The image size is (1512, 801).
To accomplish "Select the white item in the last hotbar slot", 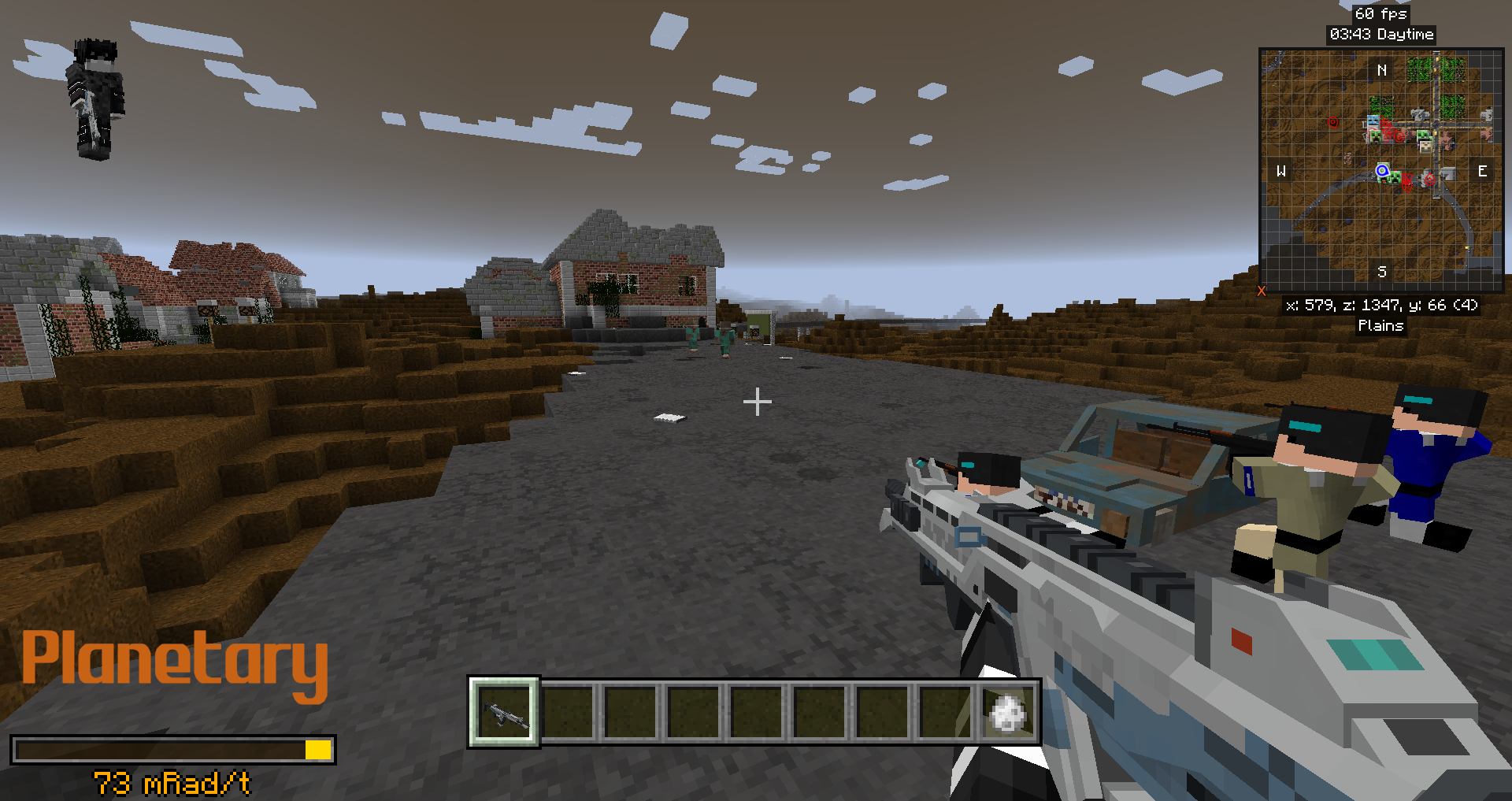I will point(1007,713).
